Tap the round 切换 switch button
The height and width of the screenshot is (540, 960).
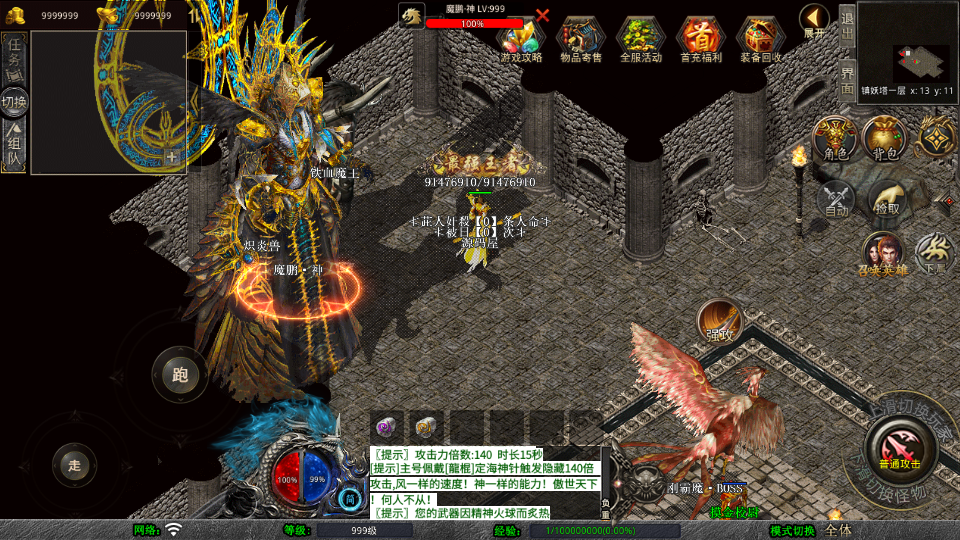click(15, 101)
